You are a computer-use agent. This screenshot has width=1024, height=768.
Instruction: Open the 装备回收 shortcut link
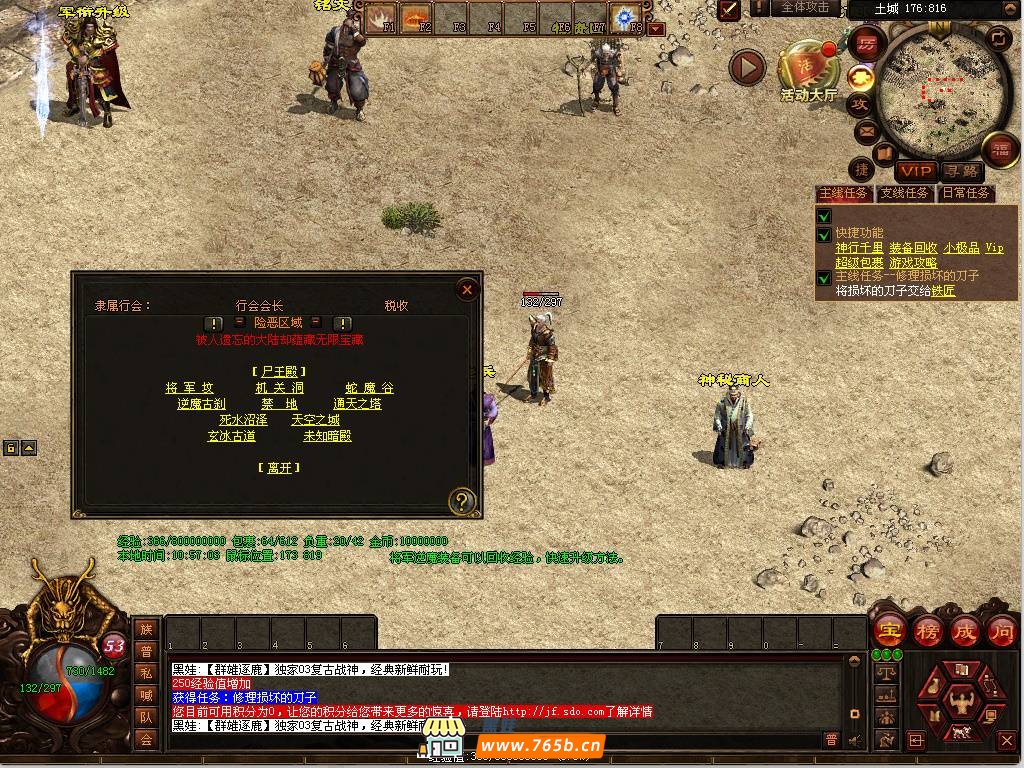pyautogui.click(x=913, y=248)
